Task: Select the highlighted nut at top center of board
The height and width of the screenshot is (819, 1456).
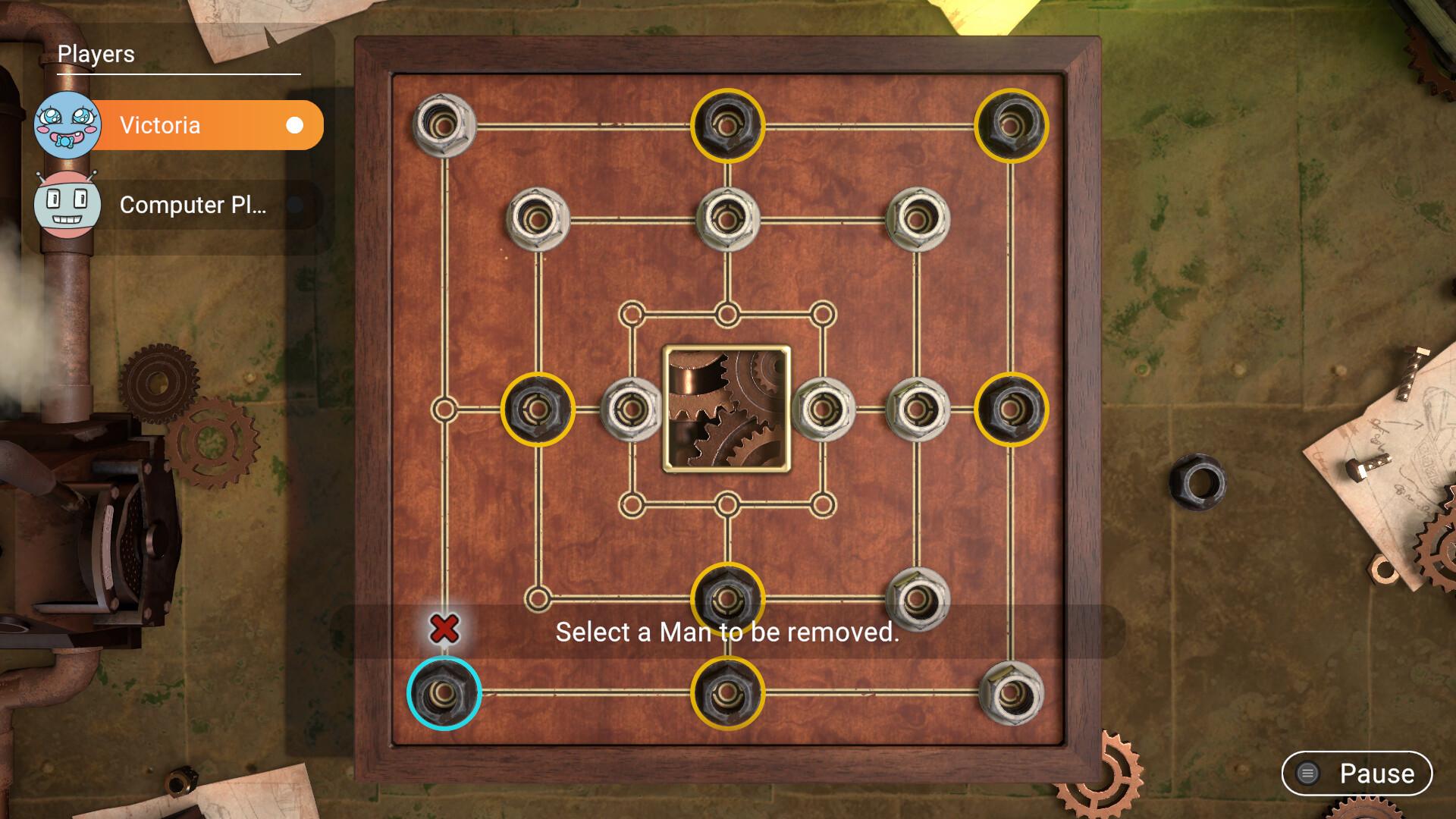Action: pyautogui.click(x=726, y=124)
